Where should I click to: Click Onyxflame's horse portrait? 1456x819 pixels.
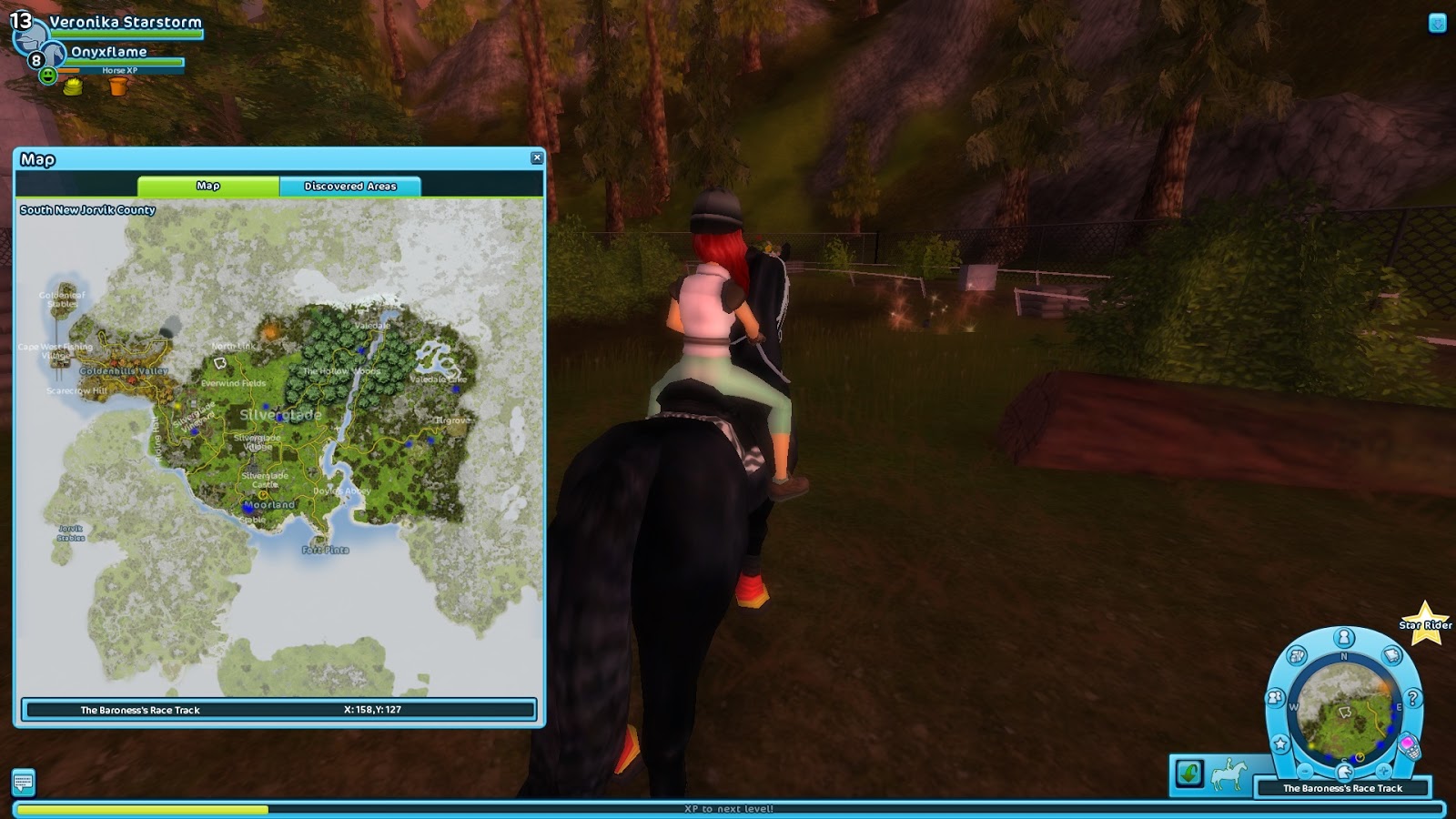coord(55,55)
